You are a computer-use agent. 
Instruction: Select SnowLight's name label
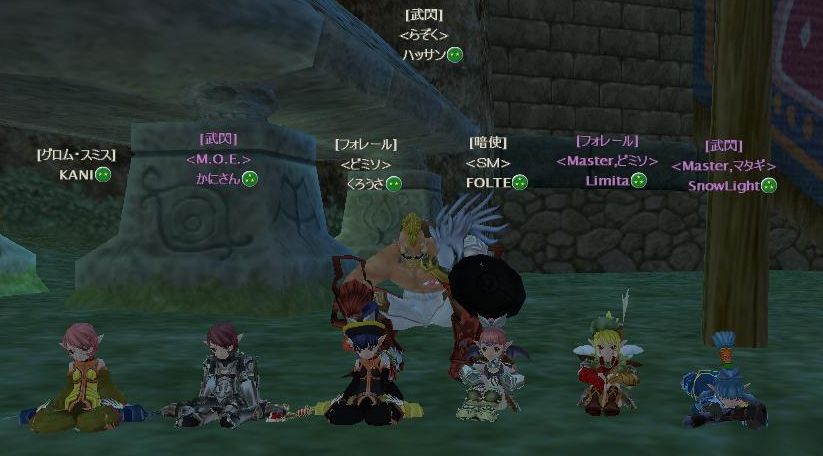pyautogui.click(x=723, y=185)
